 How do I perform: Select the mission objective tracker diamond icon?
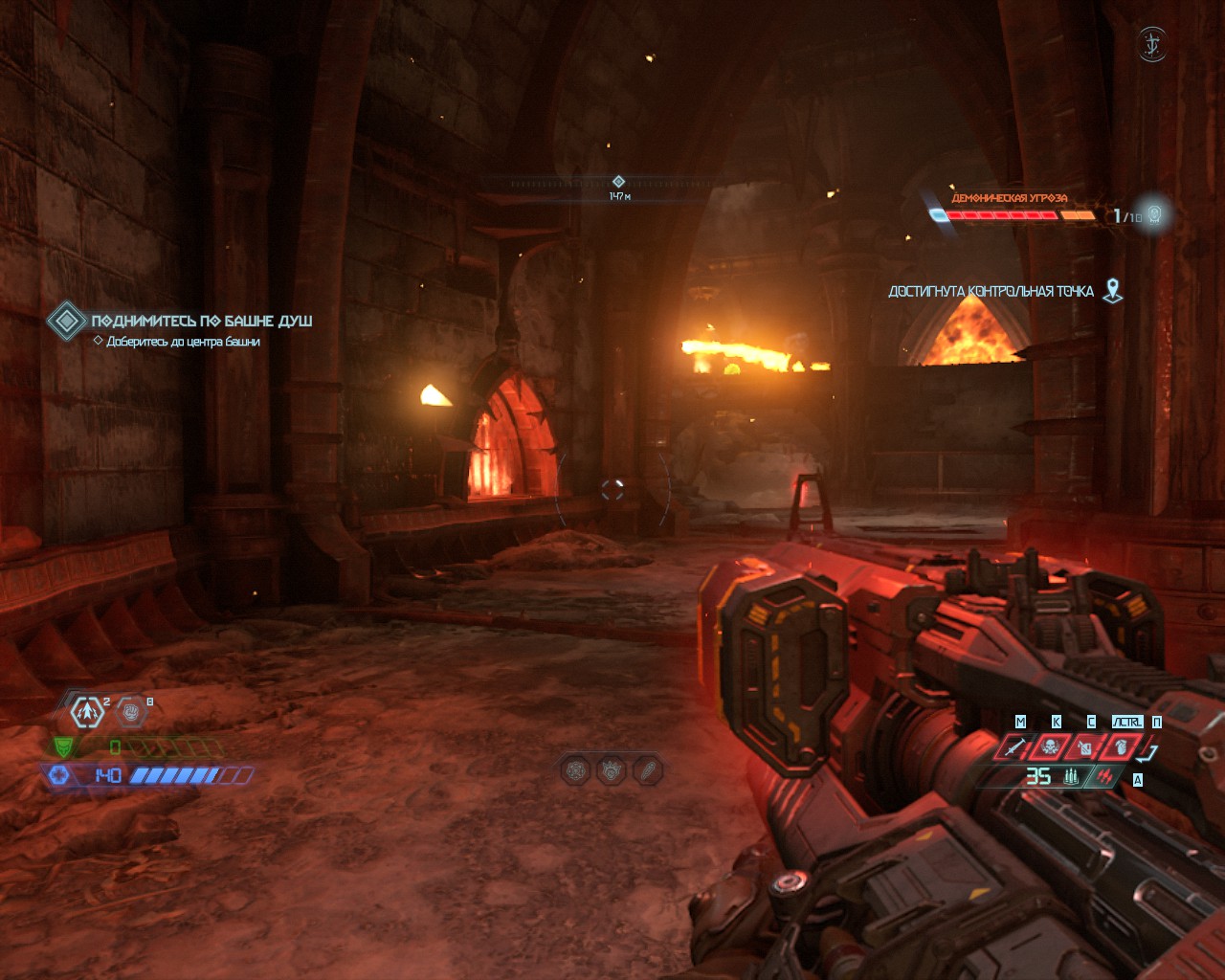pos(66,321)
